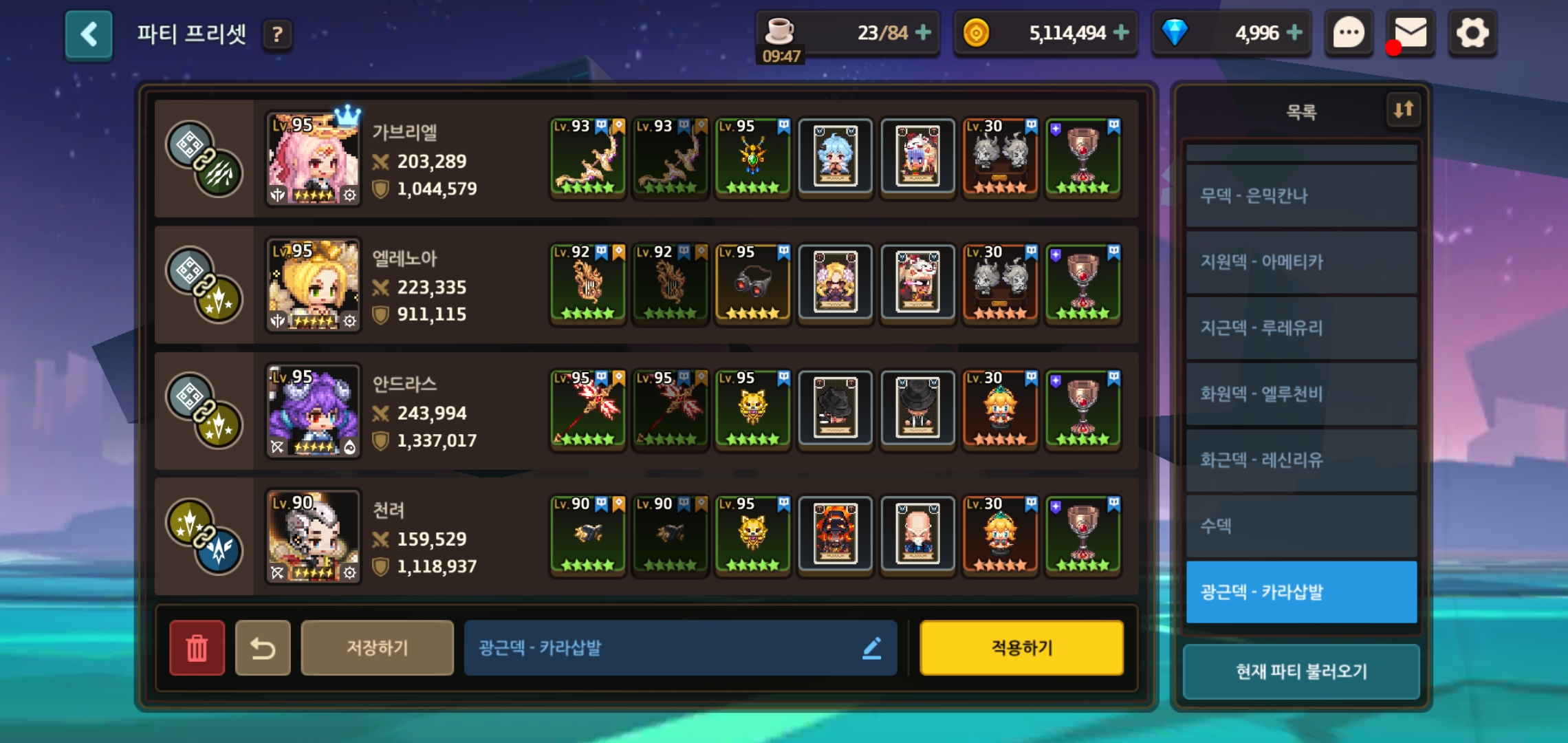This screenshot has width=1568, height=743.
Task: Open the chat speech bubble
Action: (1349, 33)
